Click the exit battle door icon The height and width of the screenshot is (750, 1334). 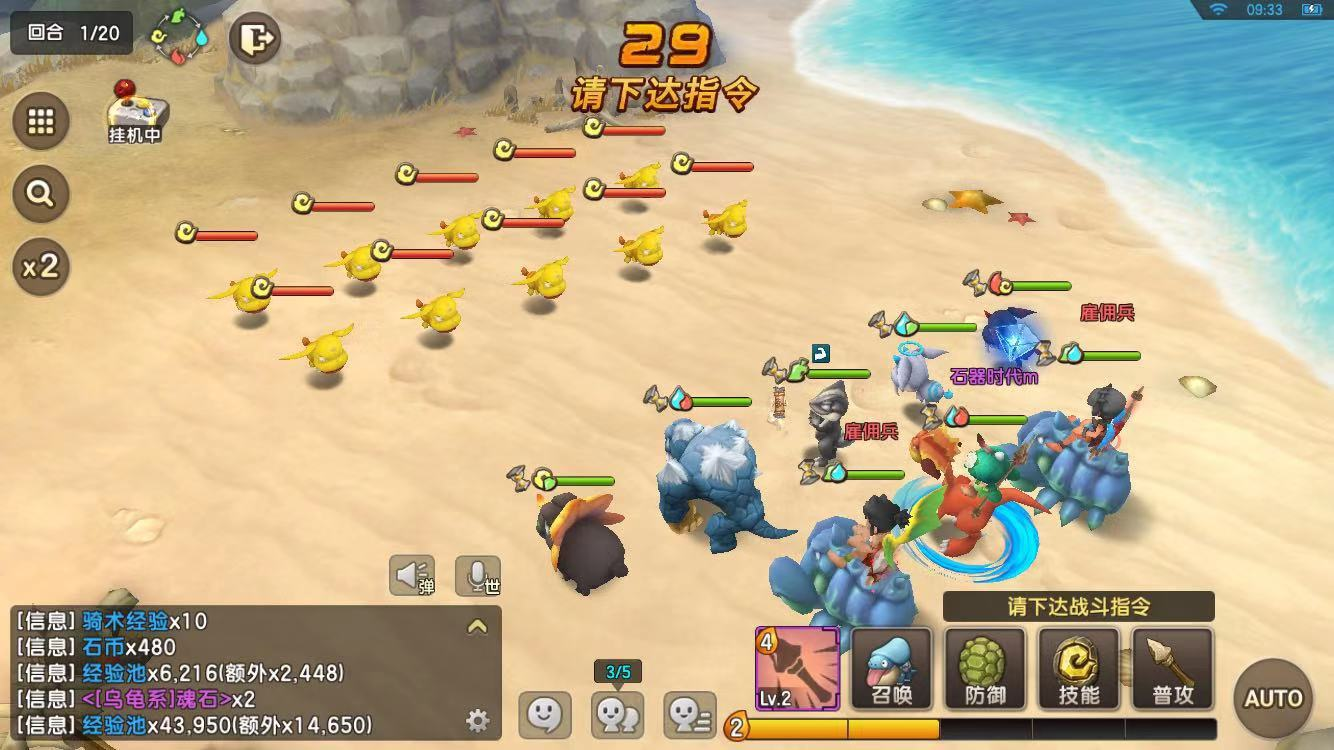point(257,39)
